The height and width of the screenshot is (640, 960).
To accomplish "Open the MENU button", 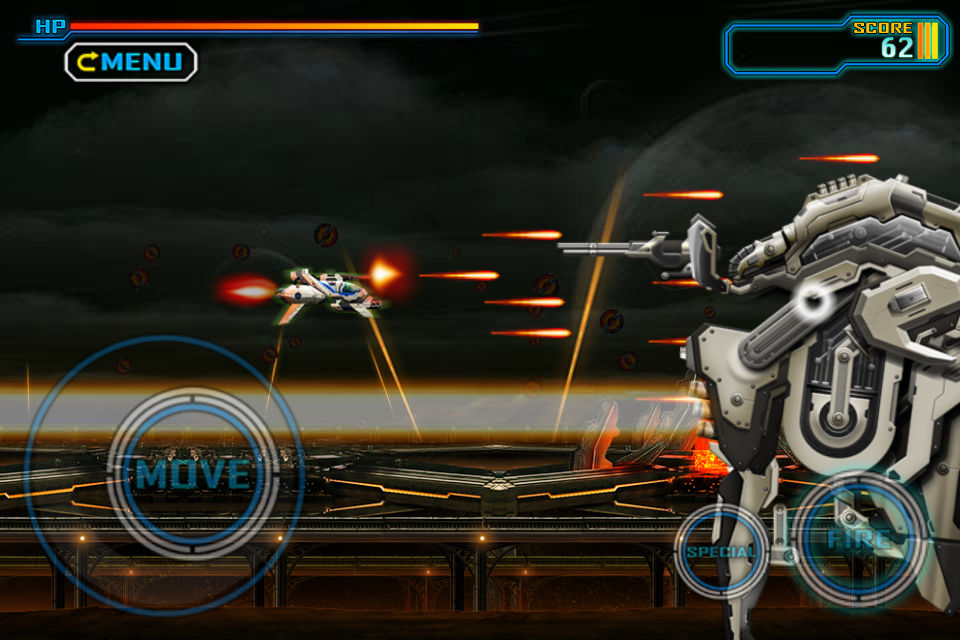I will 131,62.
